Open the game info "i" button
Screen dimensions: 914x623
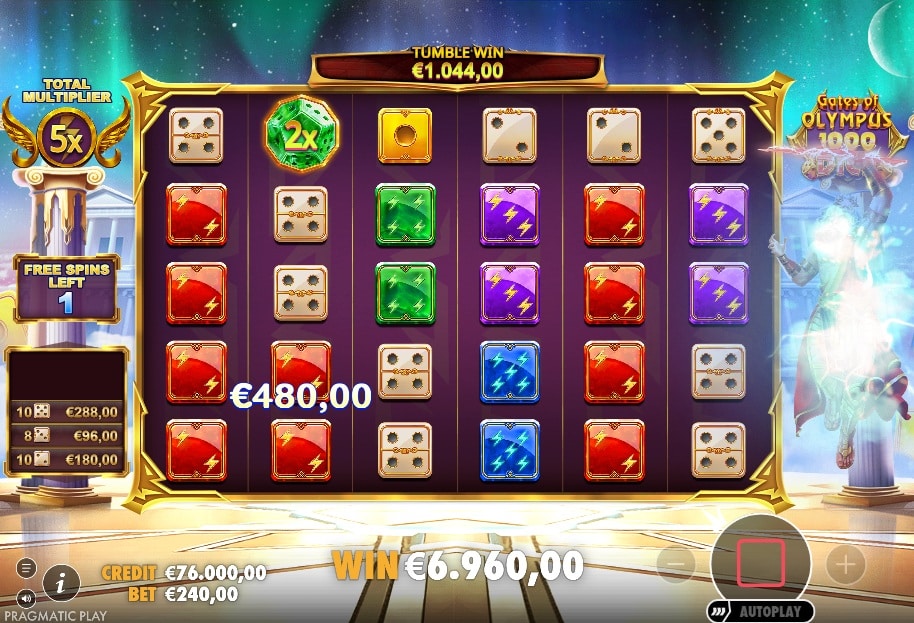62,580
